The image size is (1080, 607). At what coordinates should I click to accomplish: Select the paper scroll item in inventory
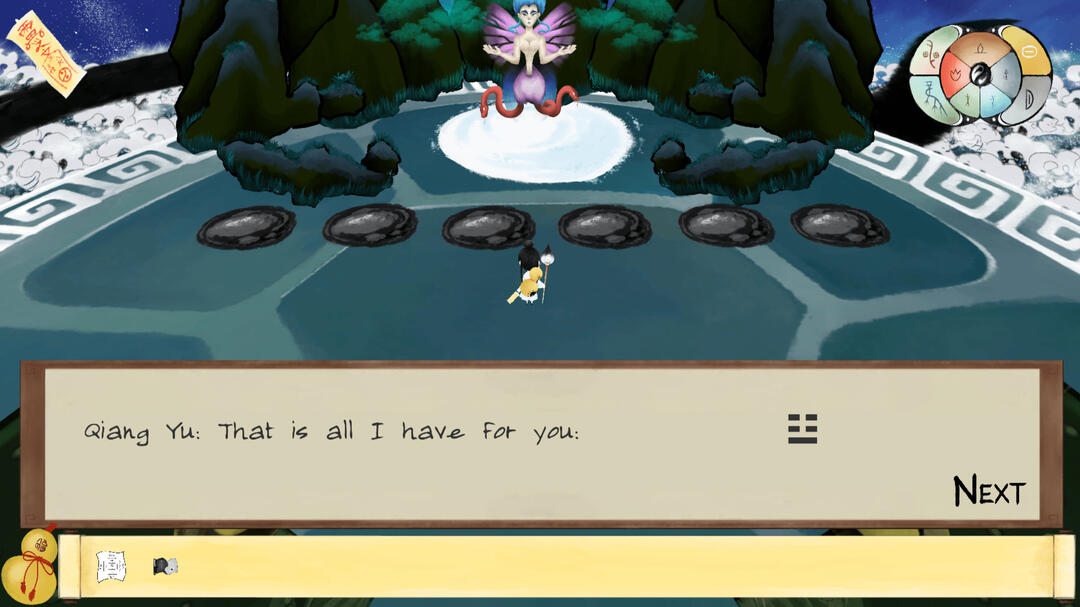coord(111,566)
